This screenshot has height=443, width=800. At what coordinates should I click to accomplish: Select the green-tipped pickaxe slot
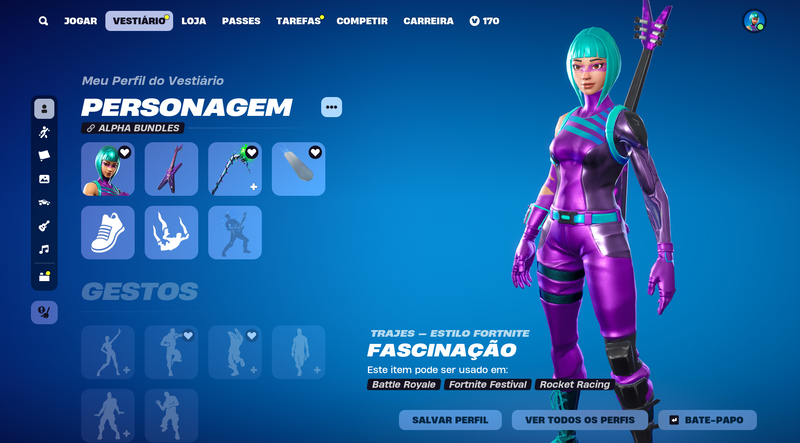(235, 169)
